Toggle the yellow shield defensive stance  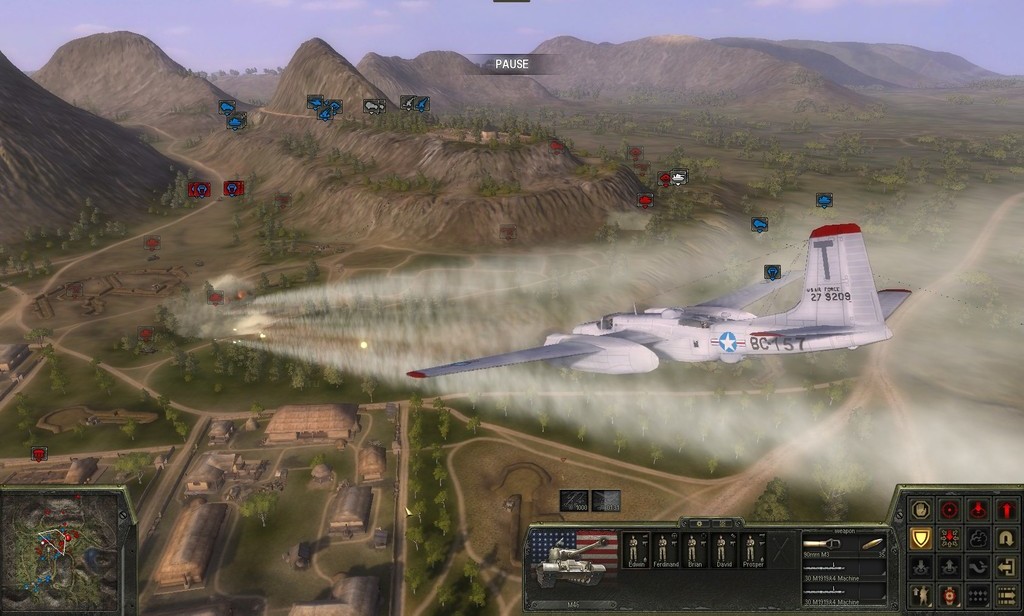(x=921, y=538)
